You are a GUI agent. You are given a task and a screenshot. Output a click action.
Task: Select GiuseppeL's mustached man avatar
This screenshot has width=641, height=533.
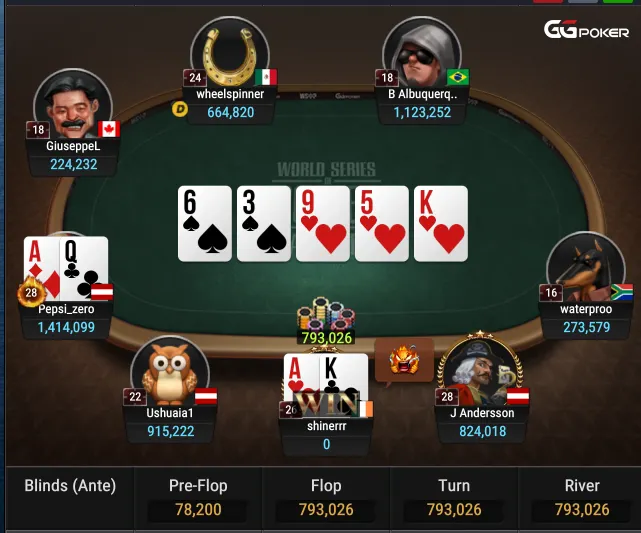tap(72, 105)
